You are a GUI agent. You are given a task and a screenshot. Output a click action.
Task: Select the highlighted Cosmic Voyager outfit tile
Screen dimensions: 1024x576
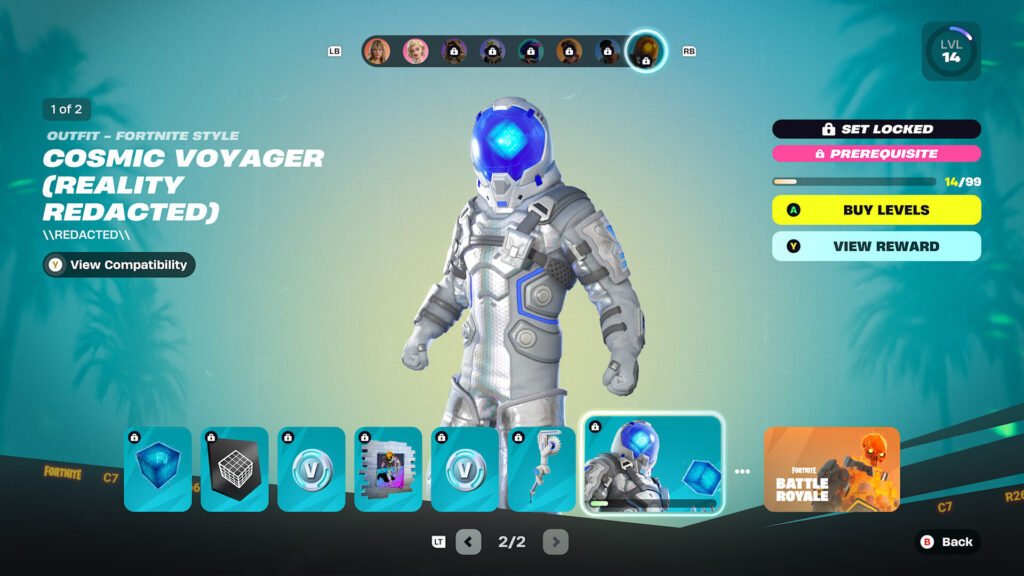(x=652, y=464)
